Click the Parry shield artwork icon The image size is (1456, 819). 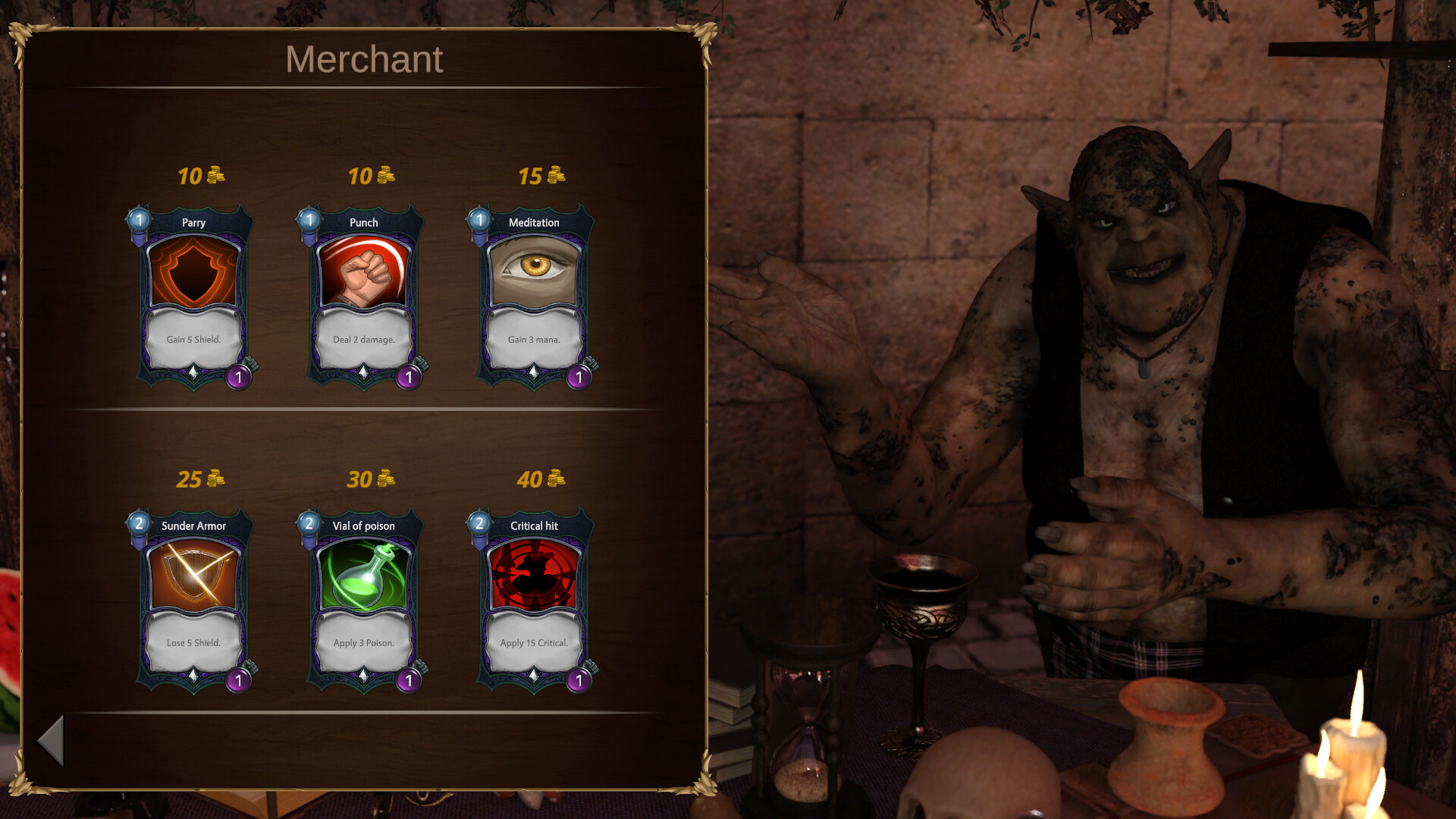tap(193, 269)
